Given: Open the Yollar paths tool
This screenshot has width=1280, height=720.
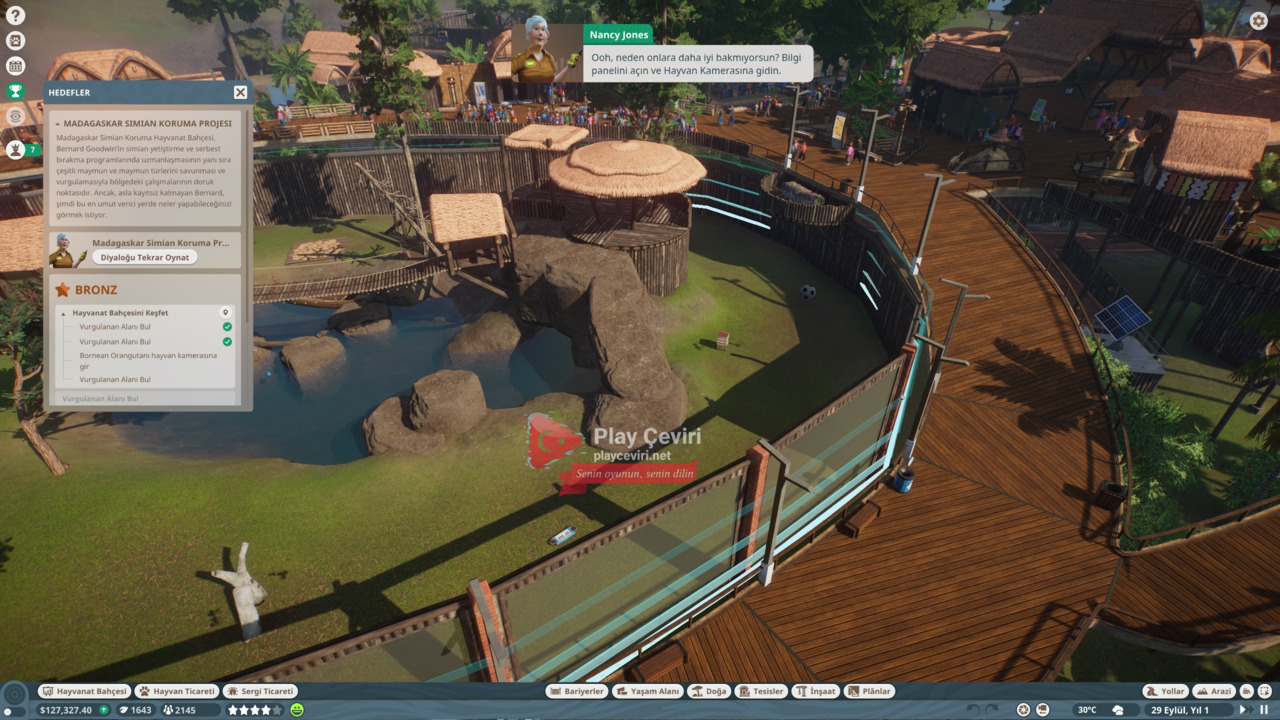Looking at the screenshot, I should point(1165,691).
